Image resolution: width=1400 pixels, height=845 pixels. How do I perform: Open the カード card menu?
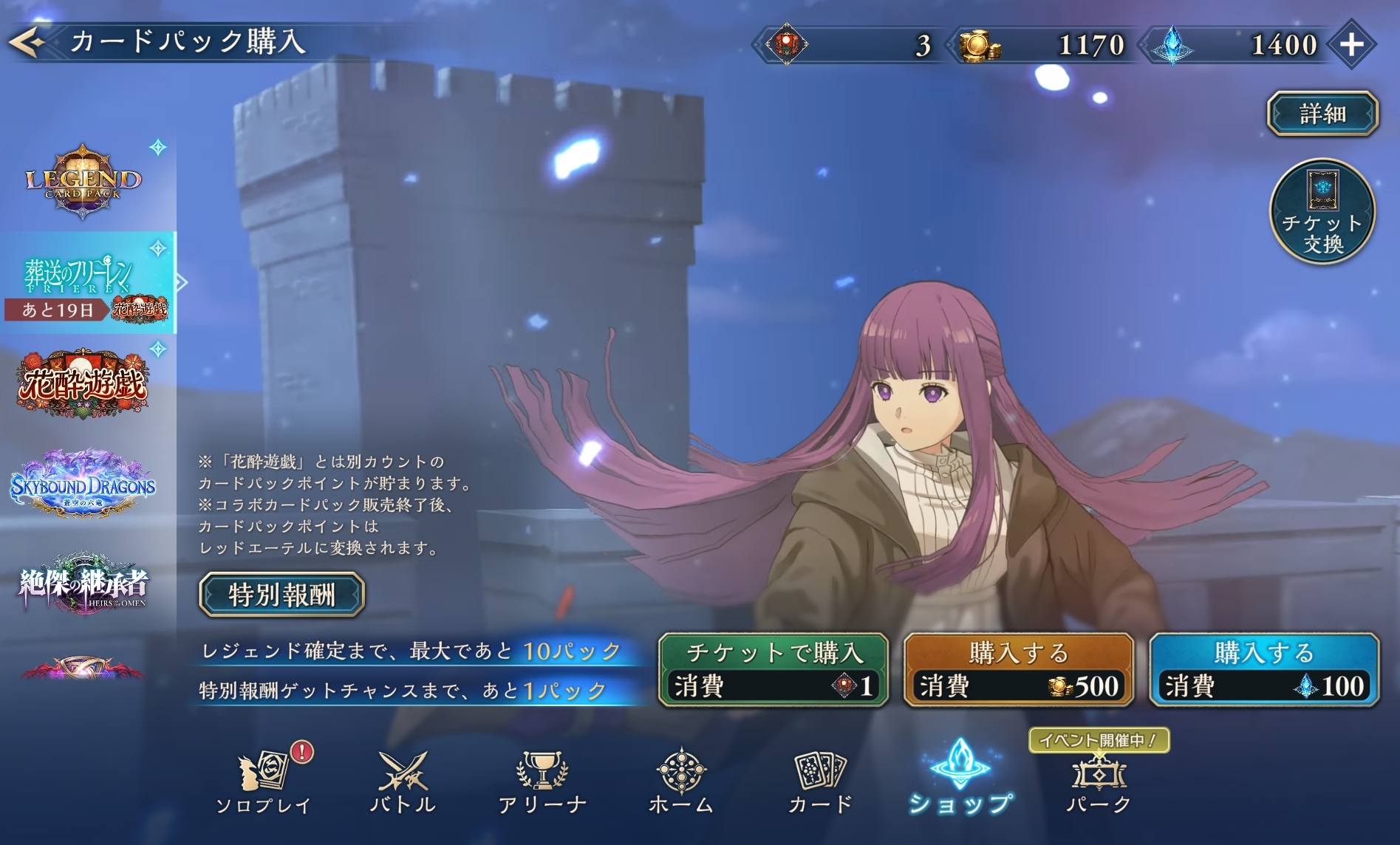[820, 781]
